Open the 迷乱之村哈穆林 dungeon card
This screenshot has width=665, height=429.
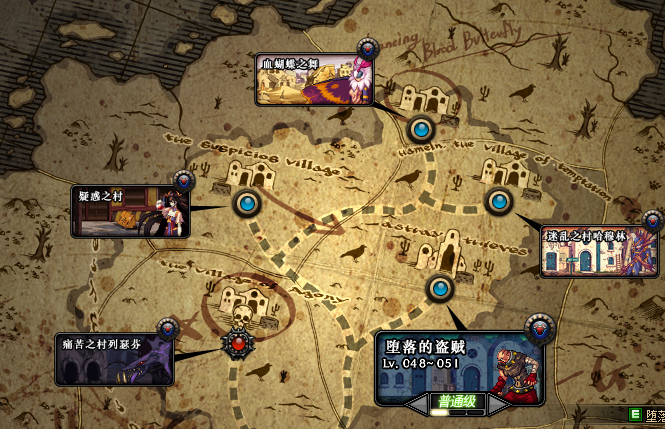click(x=599, y=250)
